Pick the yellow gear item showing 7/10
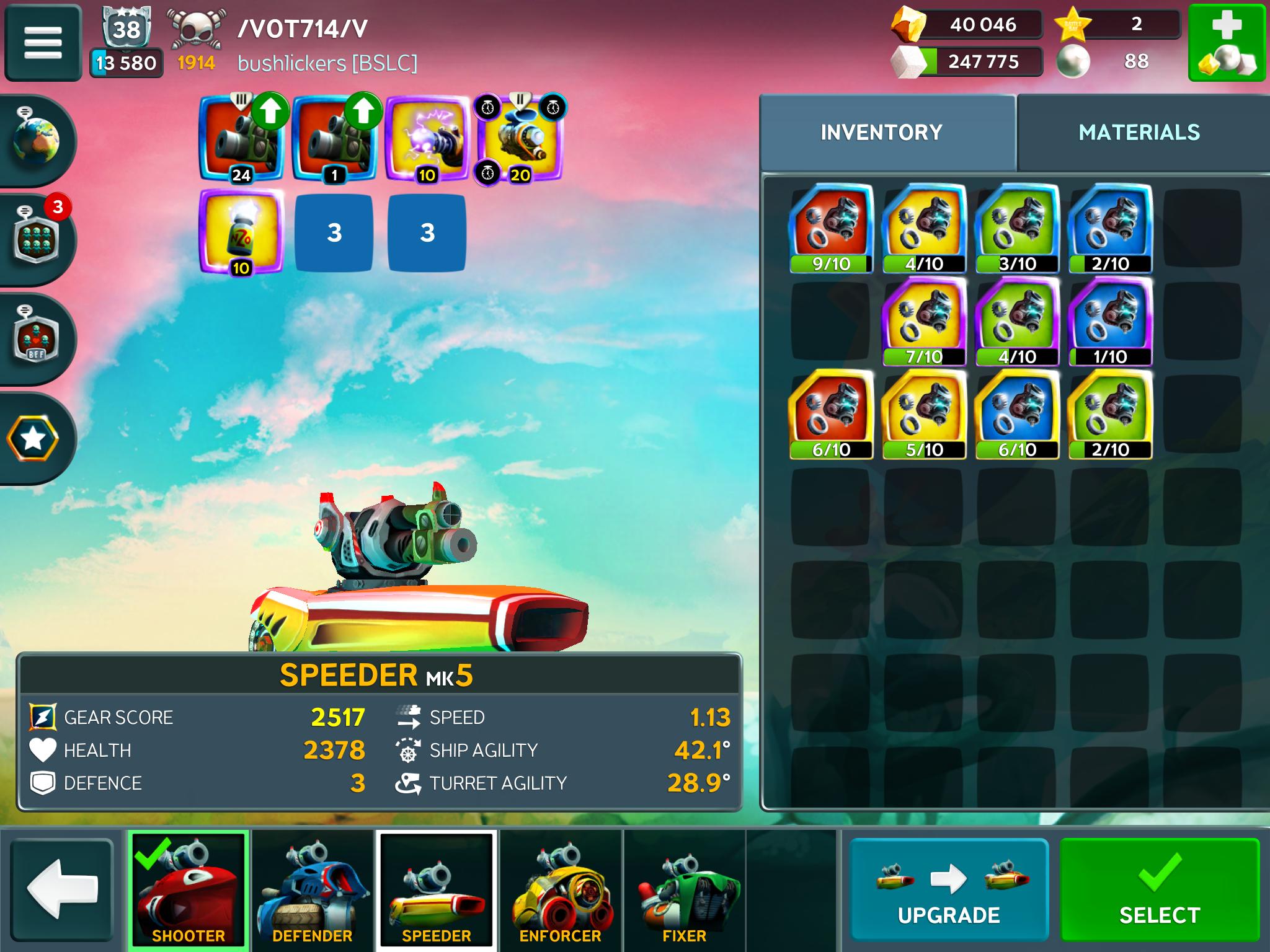The height and width of the screenshot is (952, 1270). coord(924,321)
